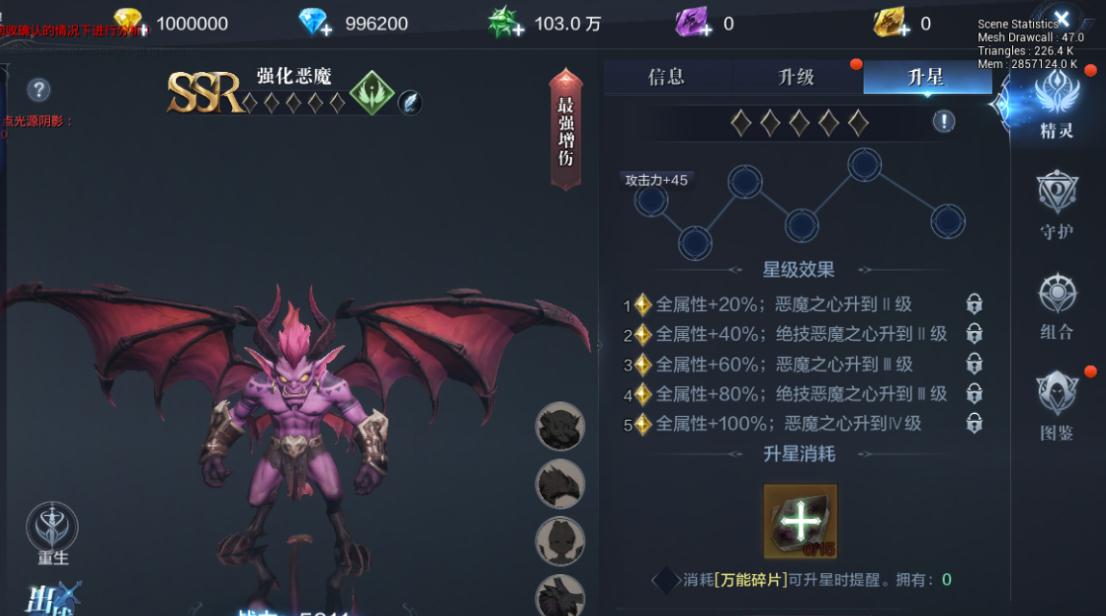Click the green faction emblem beside the name
Viewport: 1106px width, 616px height.
pos(371,93)
